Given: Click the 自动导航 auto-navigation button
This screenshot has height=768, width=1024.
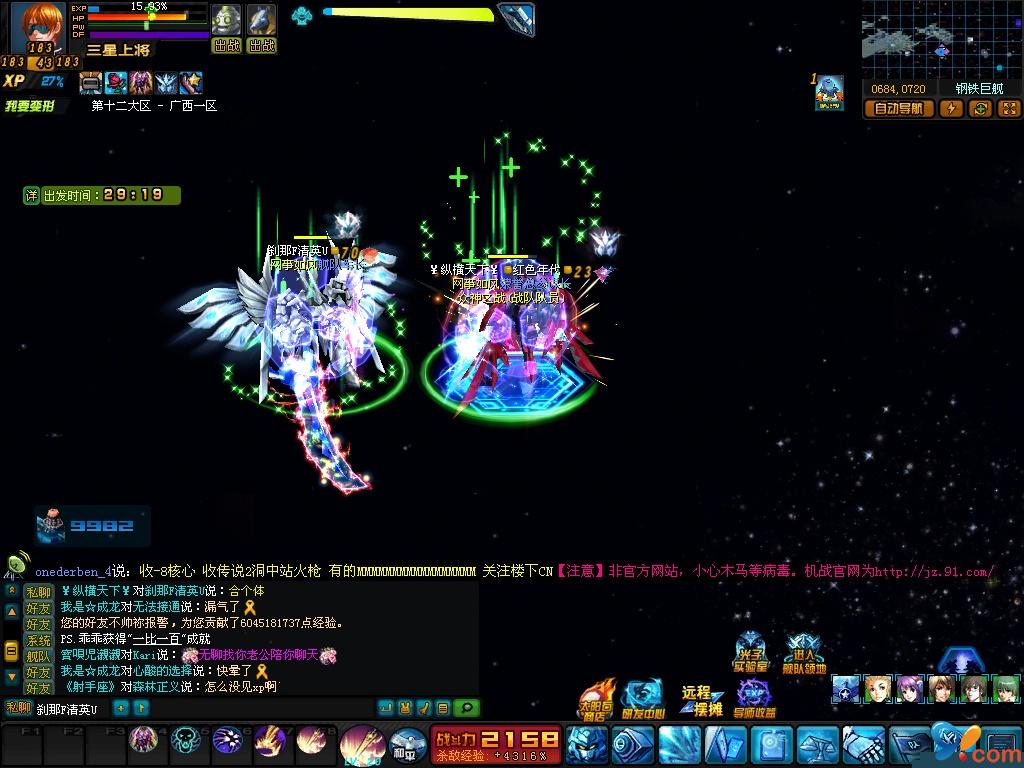Looking at the screenshot, I should click(899, 109).
